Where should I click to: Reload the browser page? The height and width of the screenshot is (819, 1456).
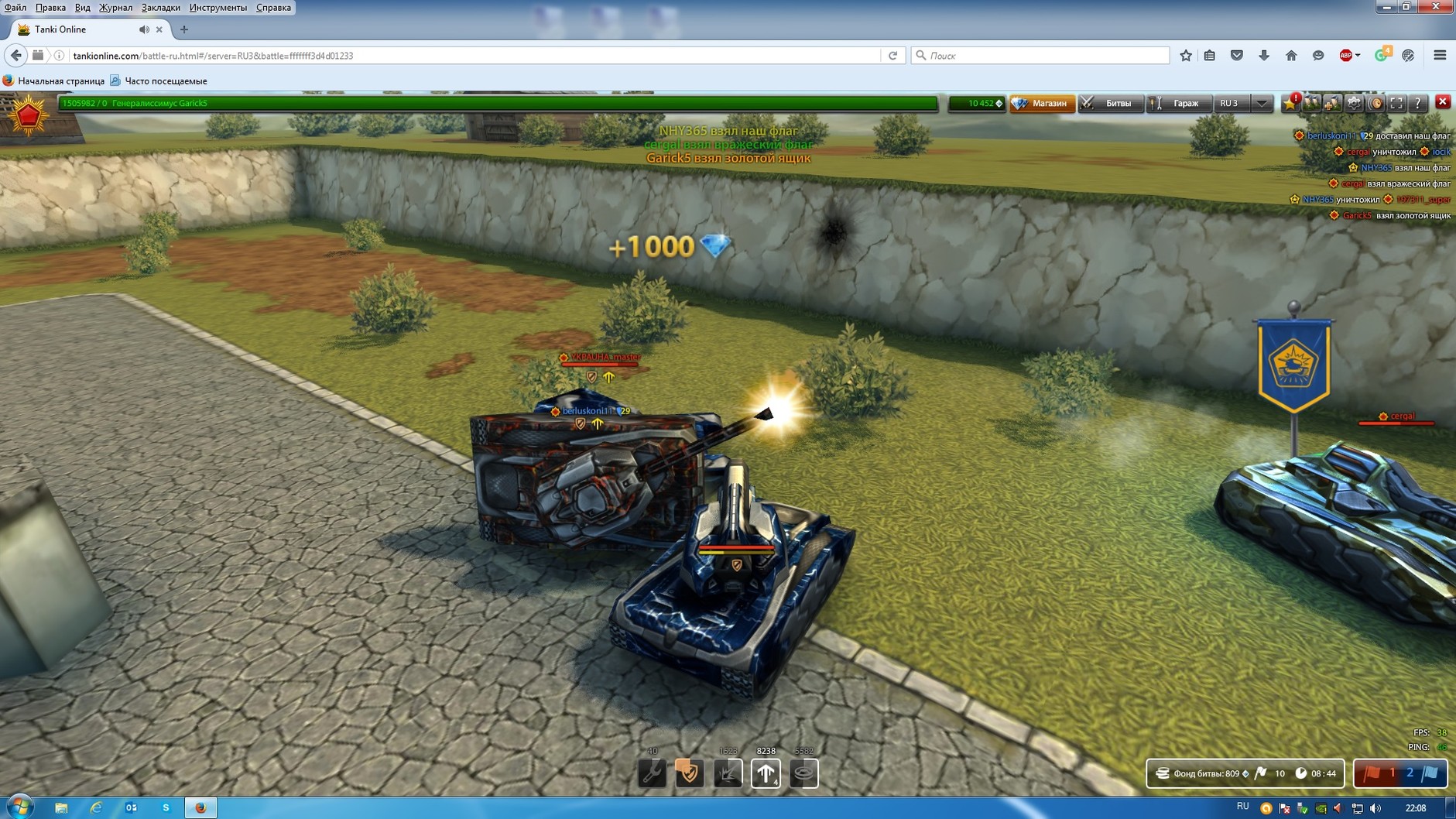coord(892,56)
